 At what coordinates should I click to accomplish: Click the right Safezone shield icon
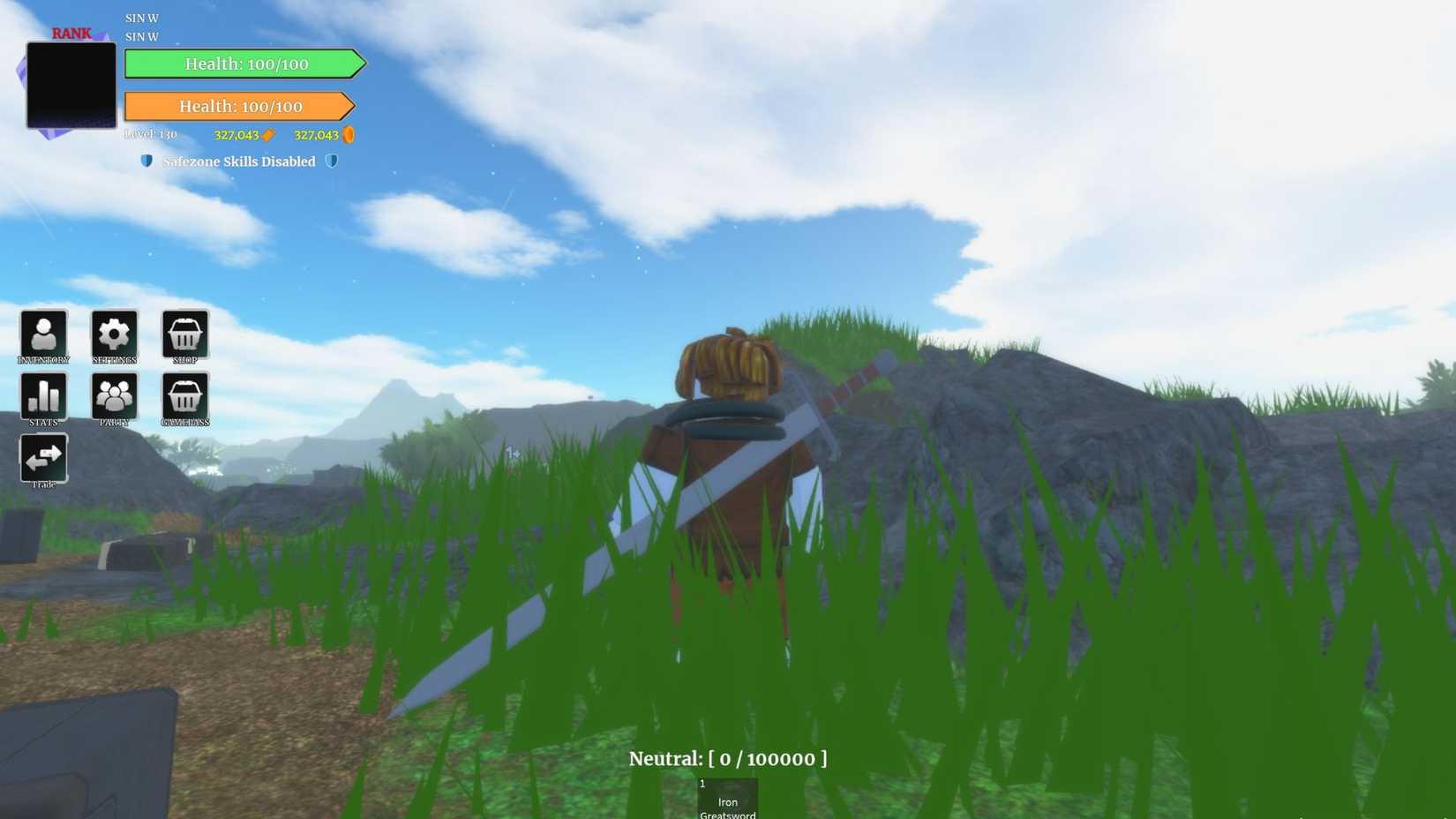[332, 162]
